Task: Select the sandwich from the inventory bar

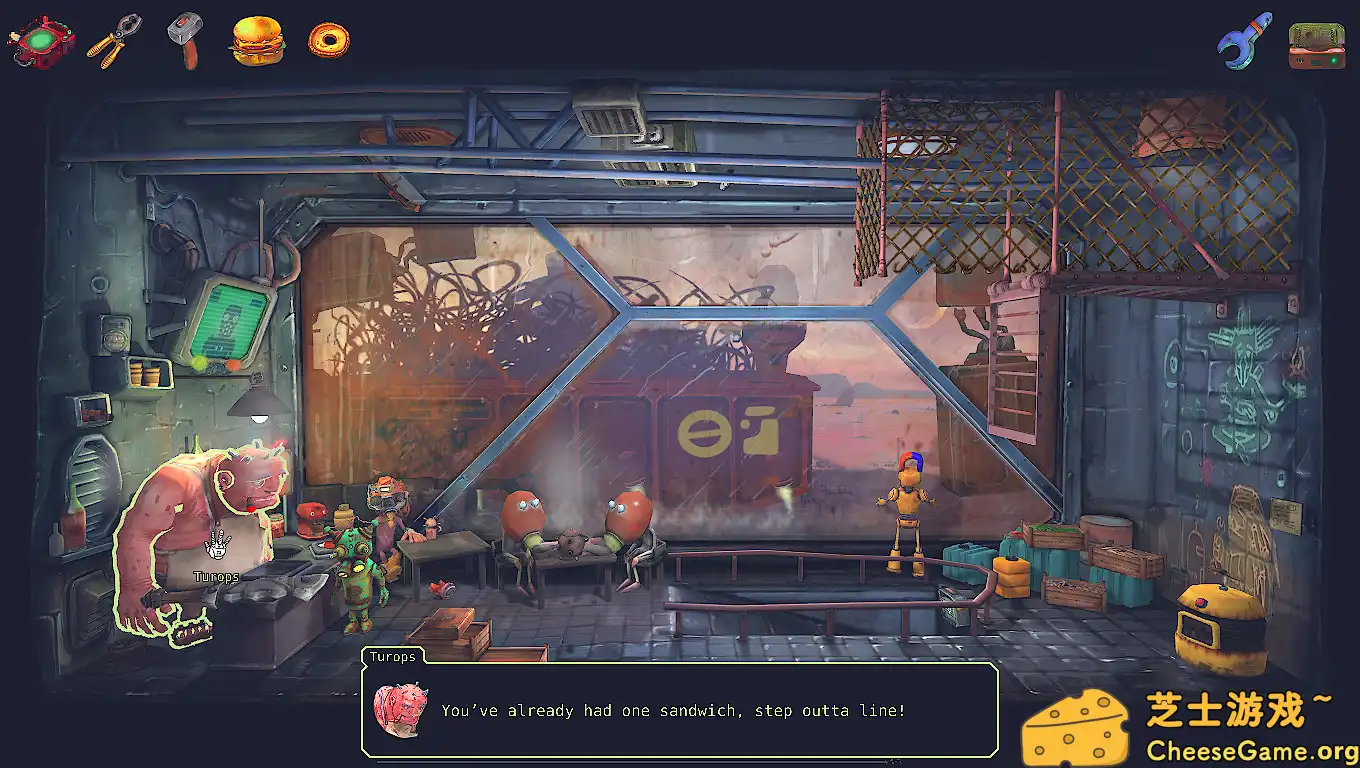Action: (255, 41)
